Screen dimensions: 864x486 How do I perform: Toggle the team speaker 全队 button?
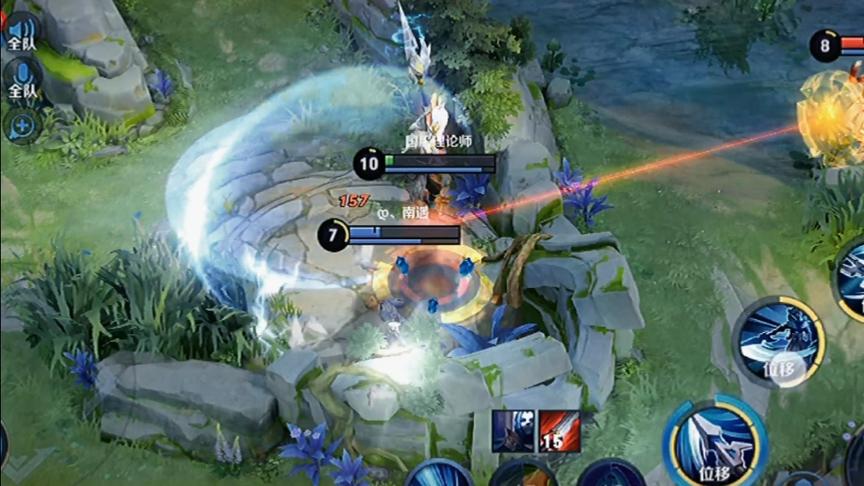[21, 32]
